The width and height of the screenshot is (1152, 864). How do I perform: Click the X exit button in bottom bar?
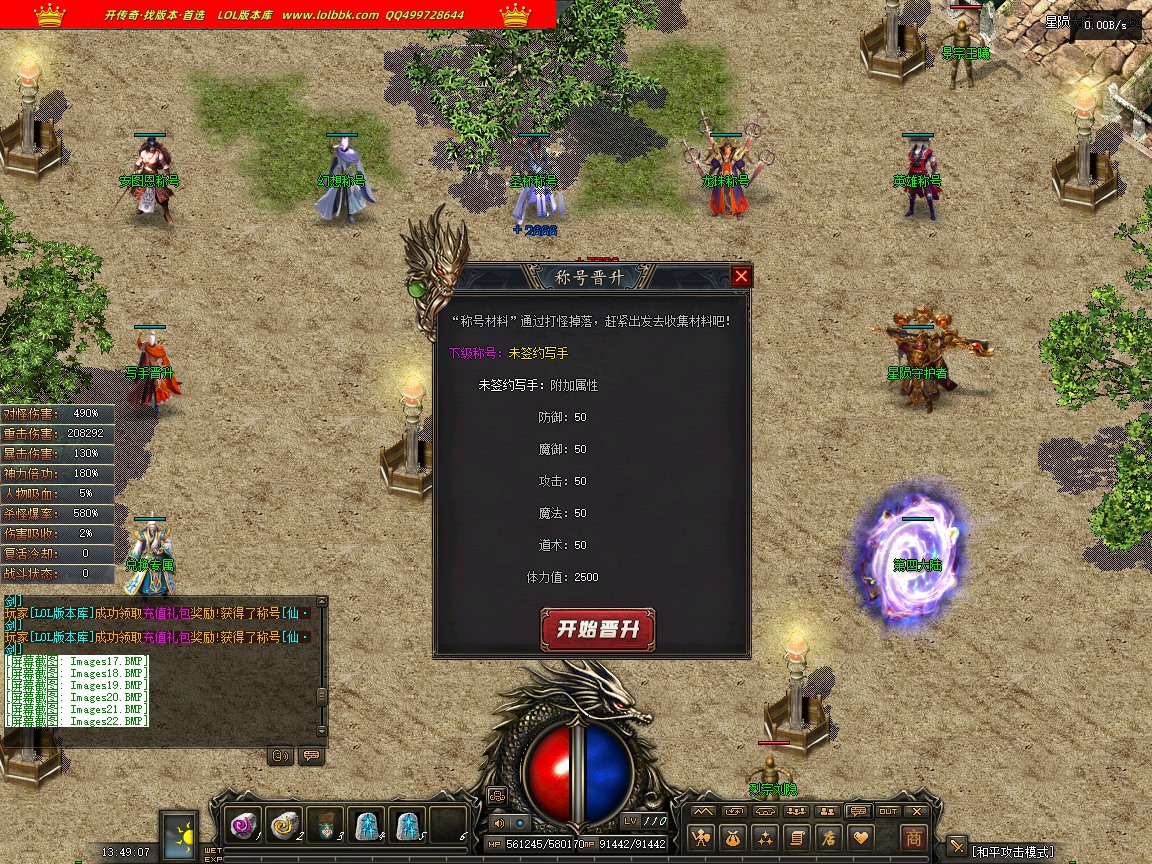918,811
